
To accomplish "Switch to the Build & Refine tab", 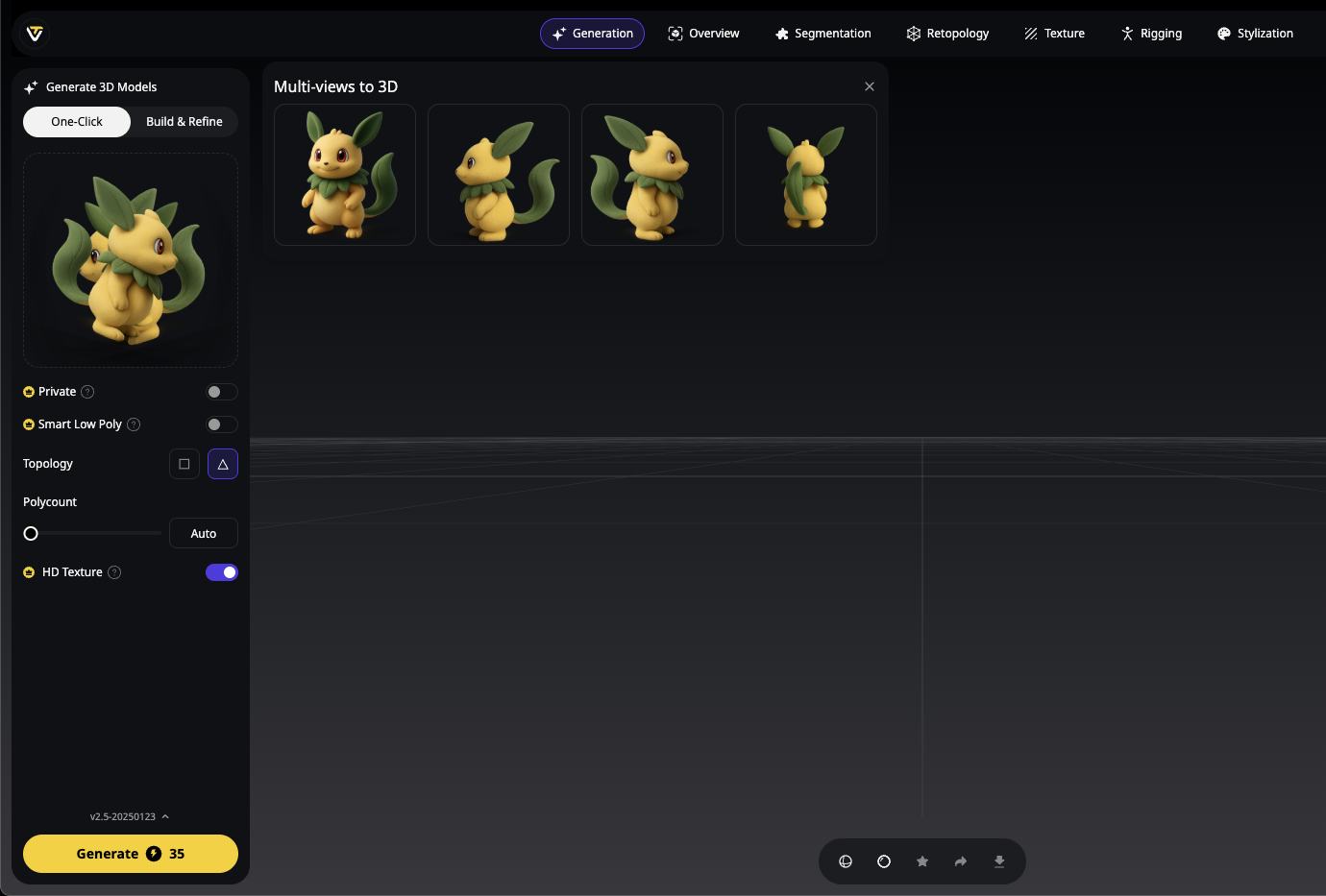I will 184,121.
